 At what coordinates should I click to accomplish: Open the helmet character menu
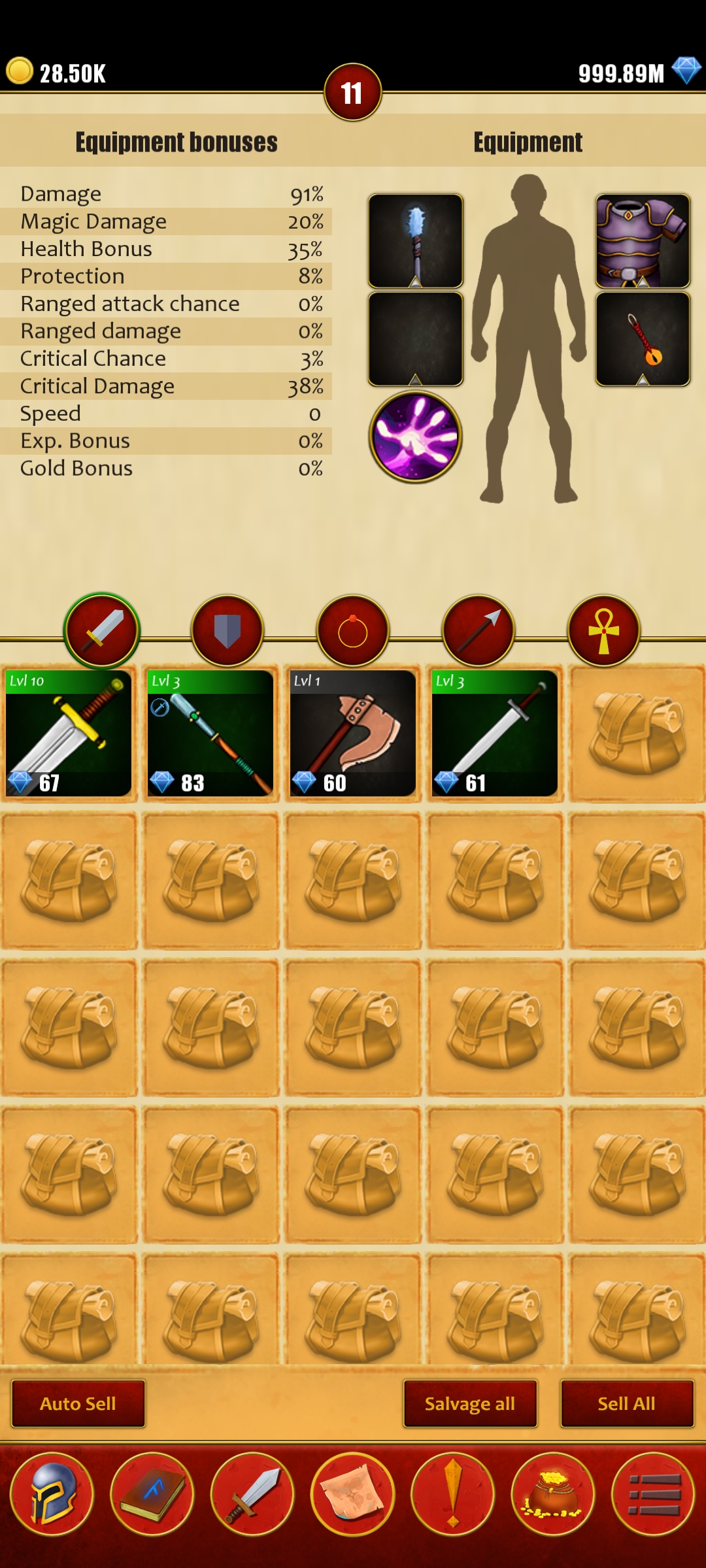tap(52, 1494)
